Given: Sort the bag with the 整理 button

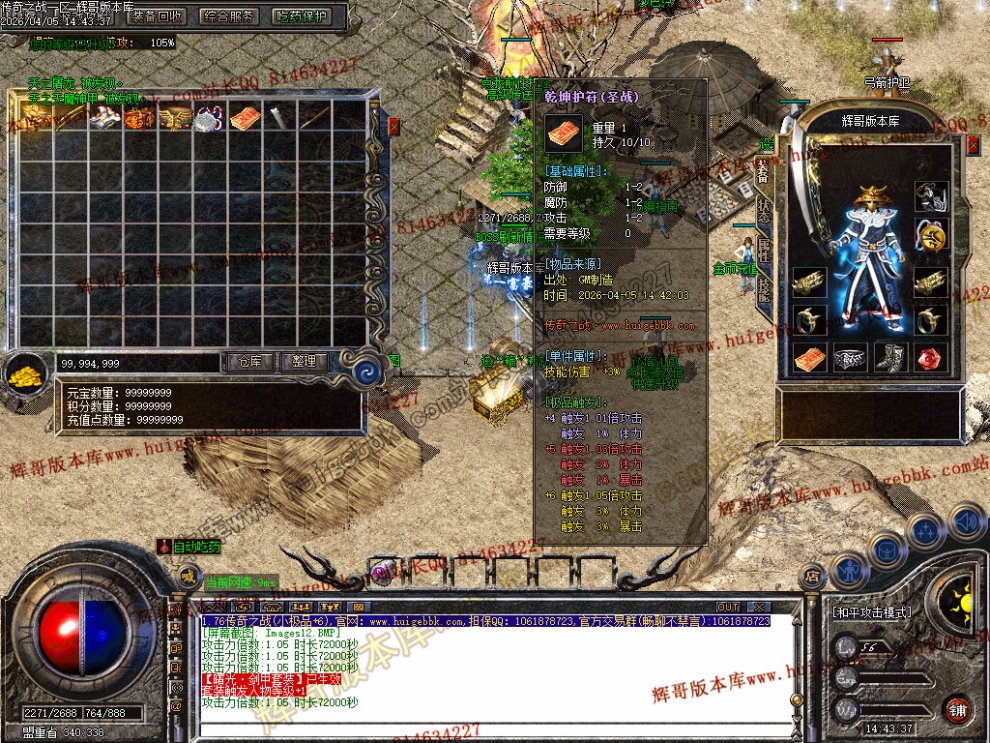Looking at the screenshot, I should pos(304,362).
